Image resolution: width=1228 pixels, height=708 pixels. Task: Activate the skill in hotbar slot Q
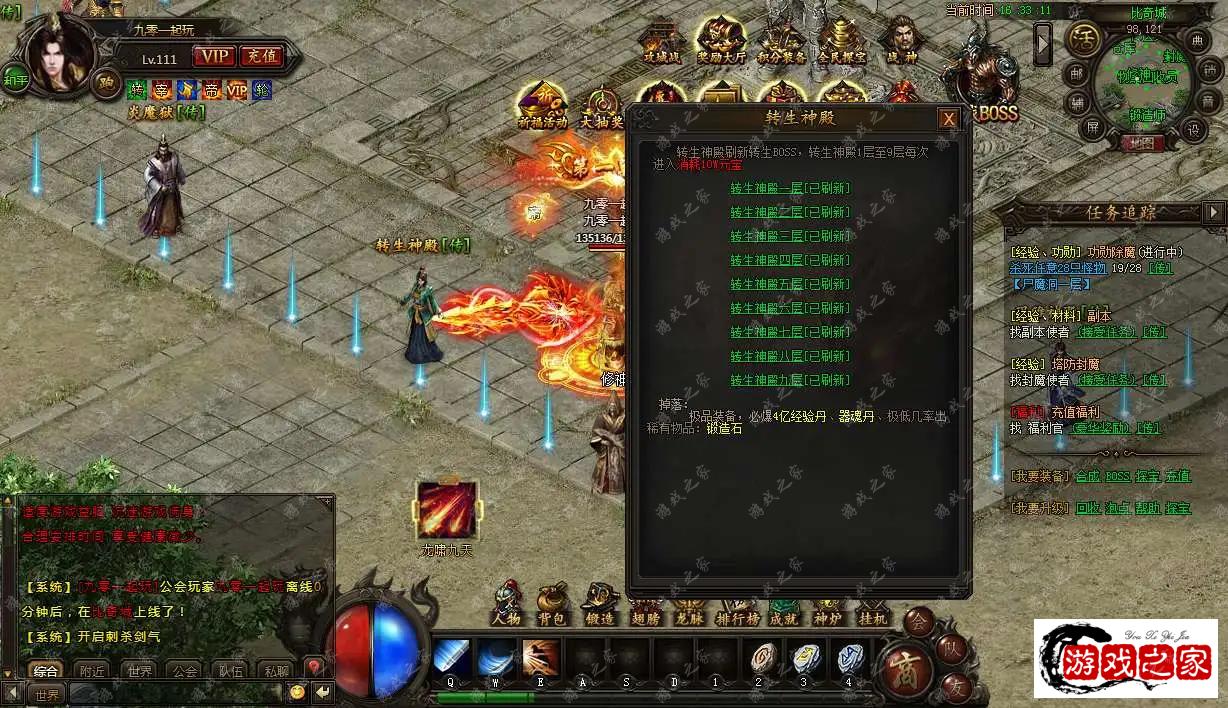point(452,659)
